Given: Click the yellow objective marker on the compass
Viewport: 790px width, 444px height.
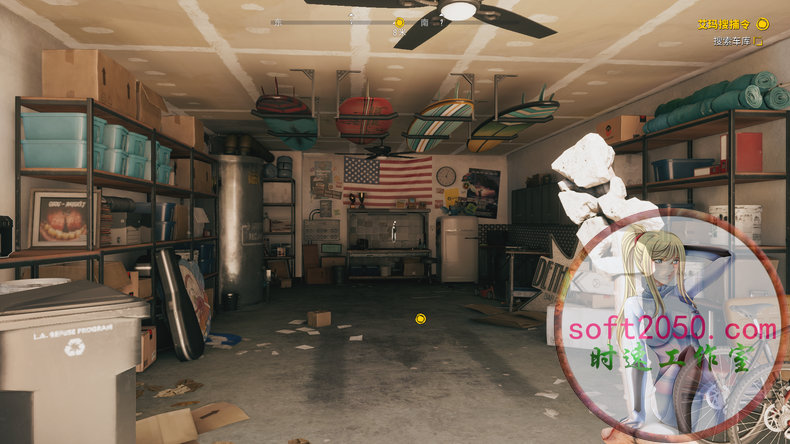Looking at the screenshot, I should (x=399, y=22).
